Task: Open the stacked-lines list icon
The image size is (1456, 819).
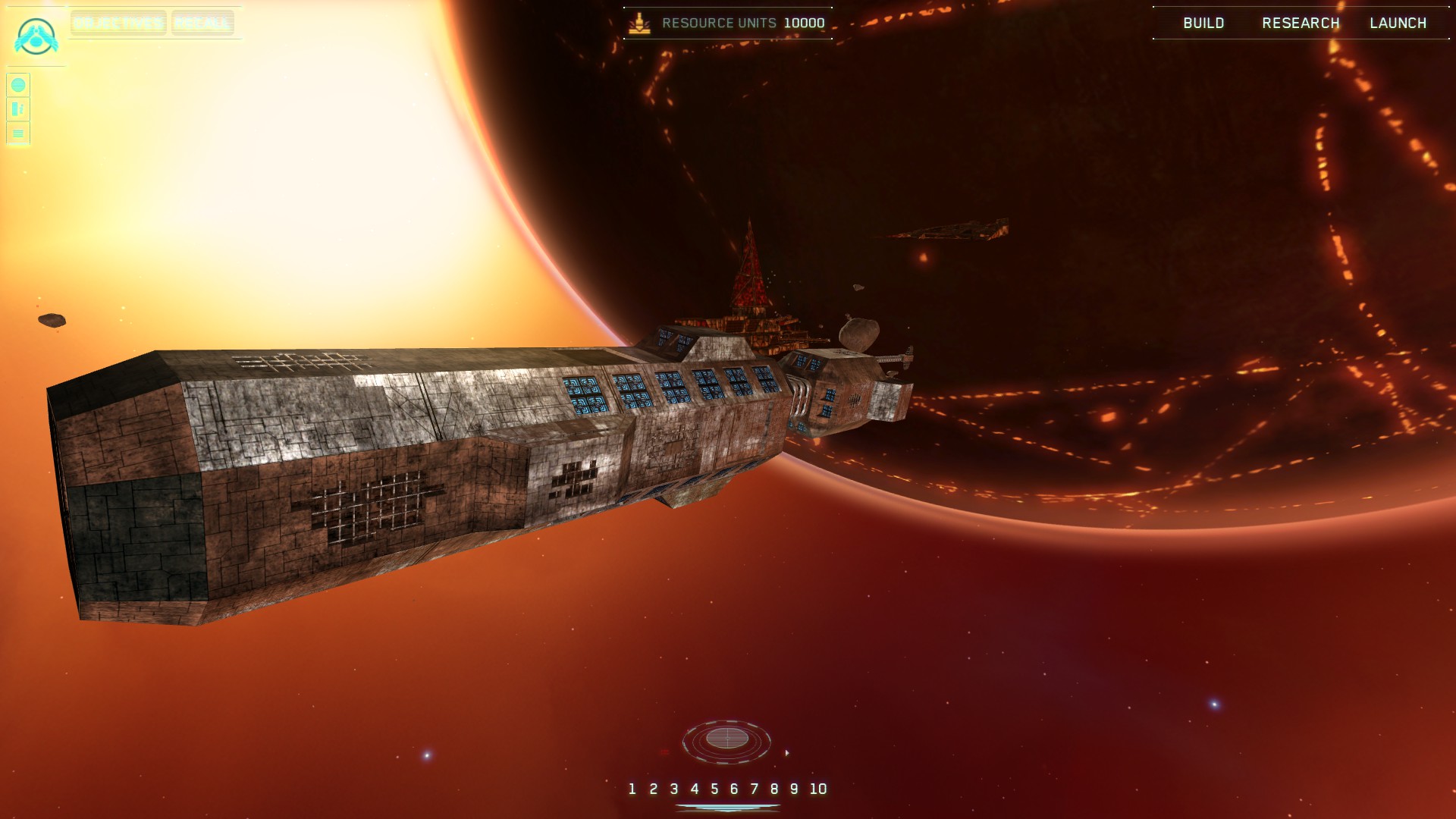Action: [x=18, y=133]
